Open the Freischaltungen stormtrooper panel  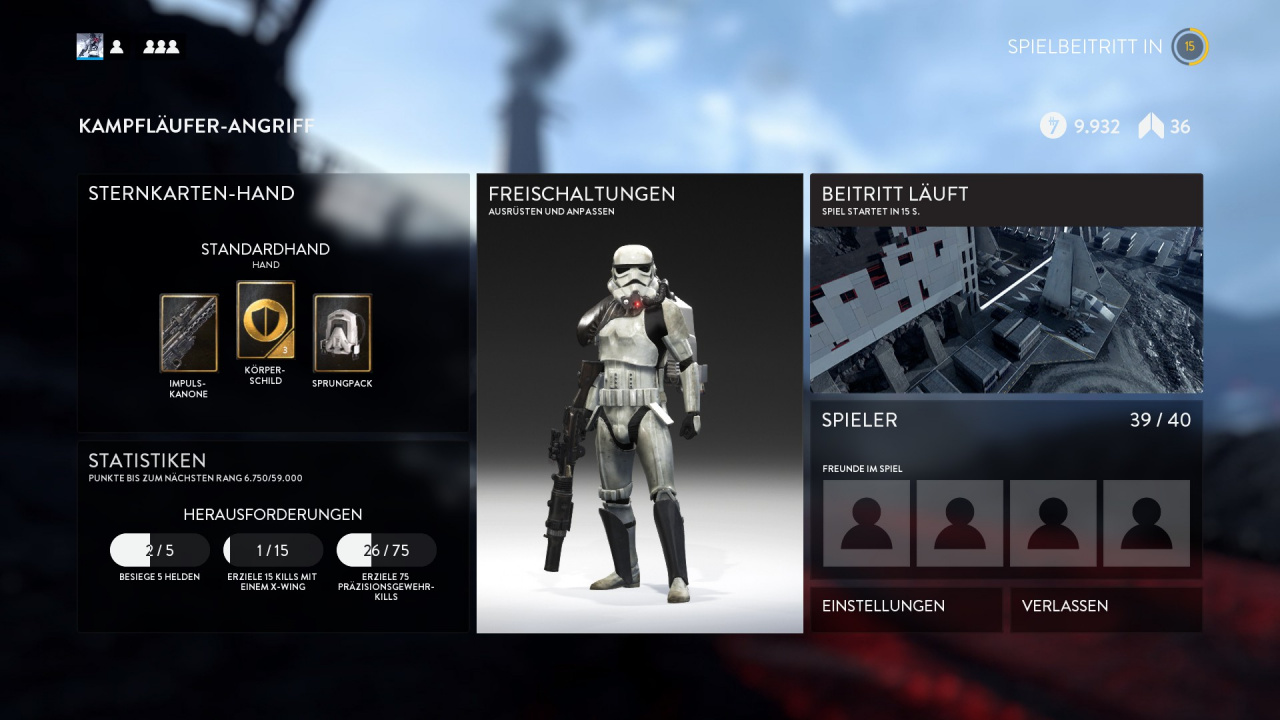(639, 403)
